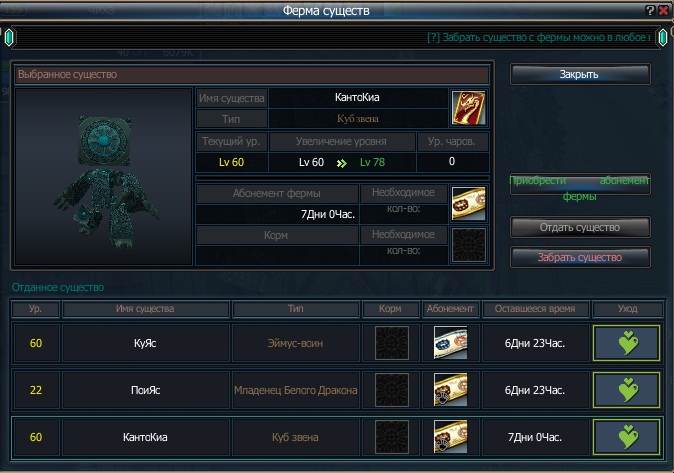The height and width of the screenshot is (473, 674).
Task: Take back the creature with Забрать существо
Action: click(x=580, y=257)
